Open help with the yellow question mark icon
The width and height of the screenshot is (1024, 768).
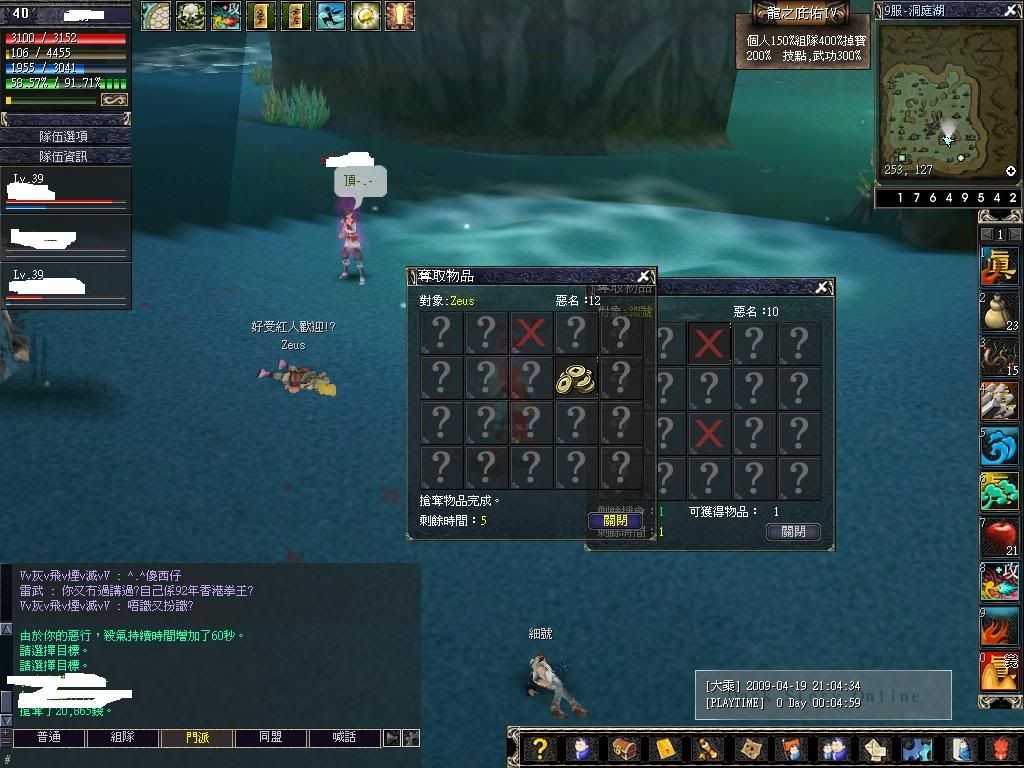pyautogui.click(x=540, y=748)
